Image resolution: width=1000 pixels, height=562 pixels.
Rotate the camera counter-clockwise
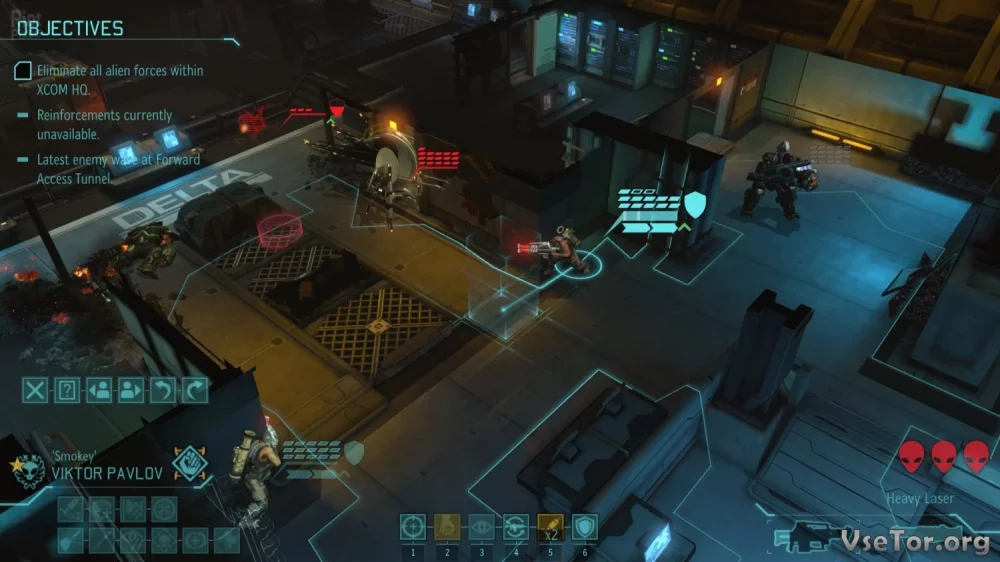[x=163, y=390]
